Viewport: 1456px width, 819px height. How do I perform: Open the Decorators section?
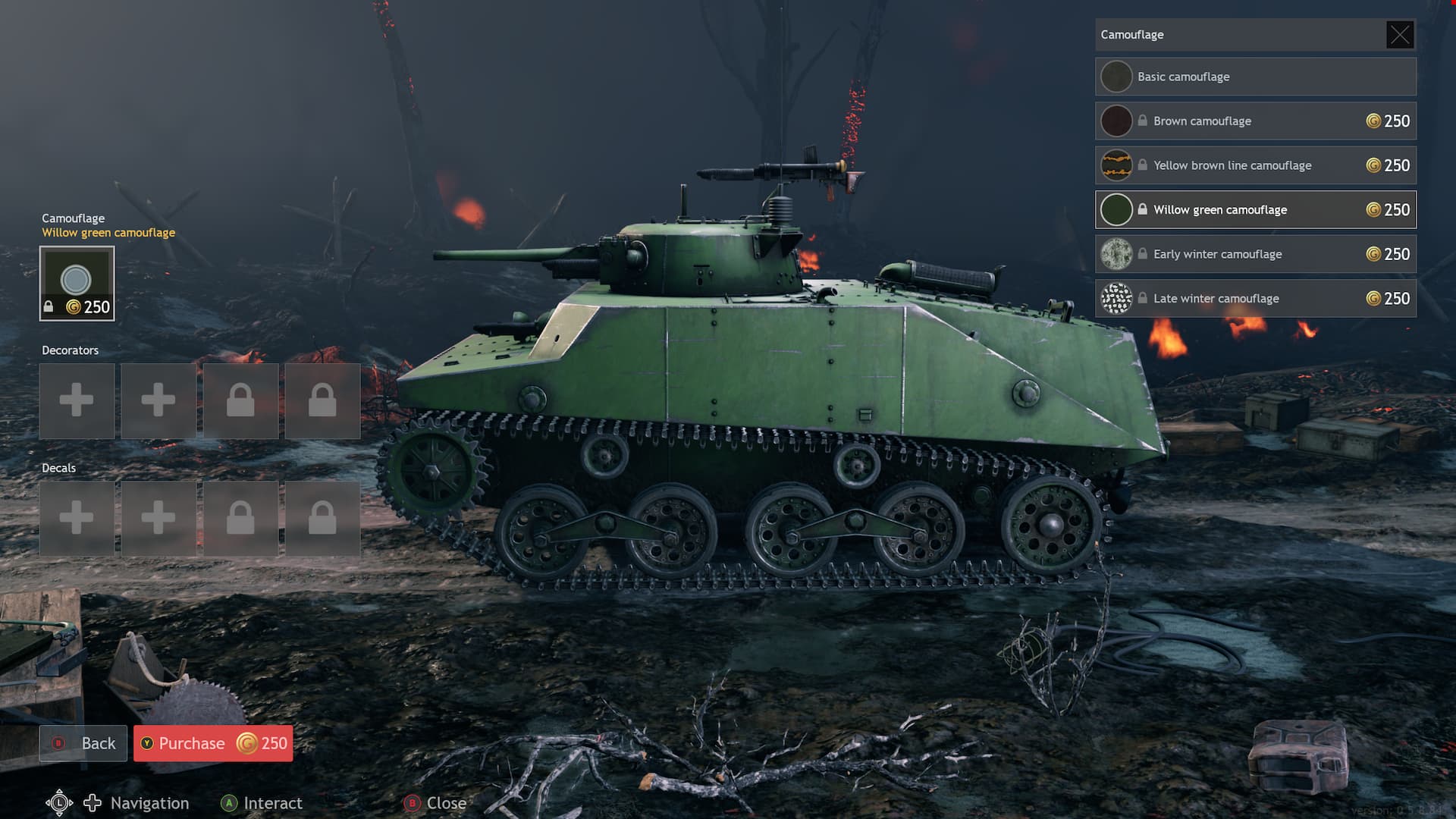point(71,350)
